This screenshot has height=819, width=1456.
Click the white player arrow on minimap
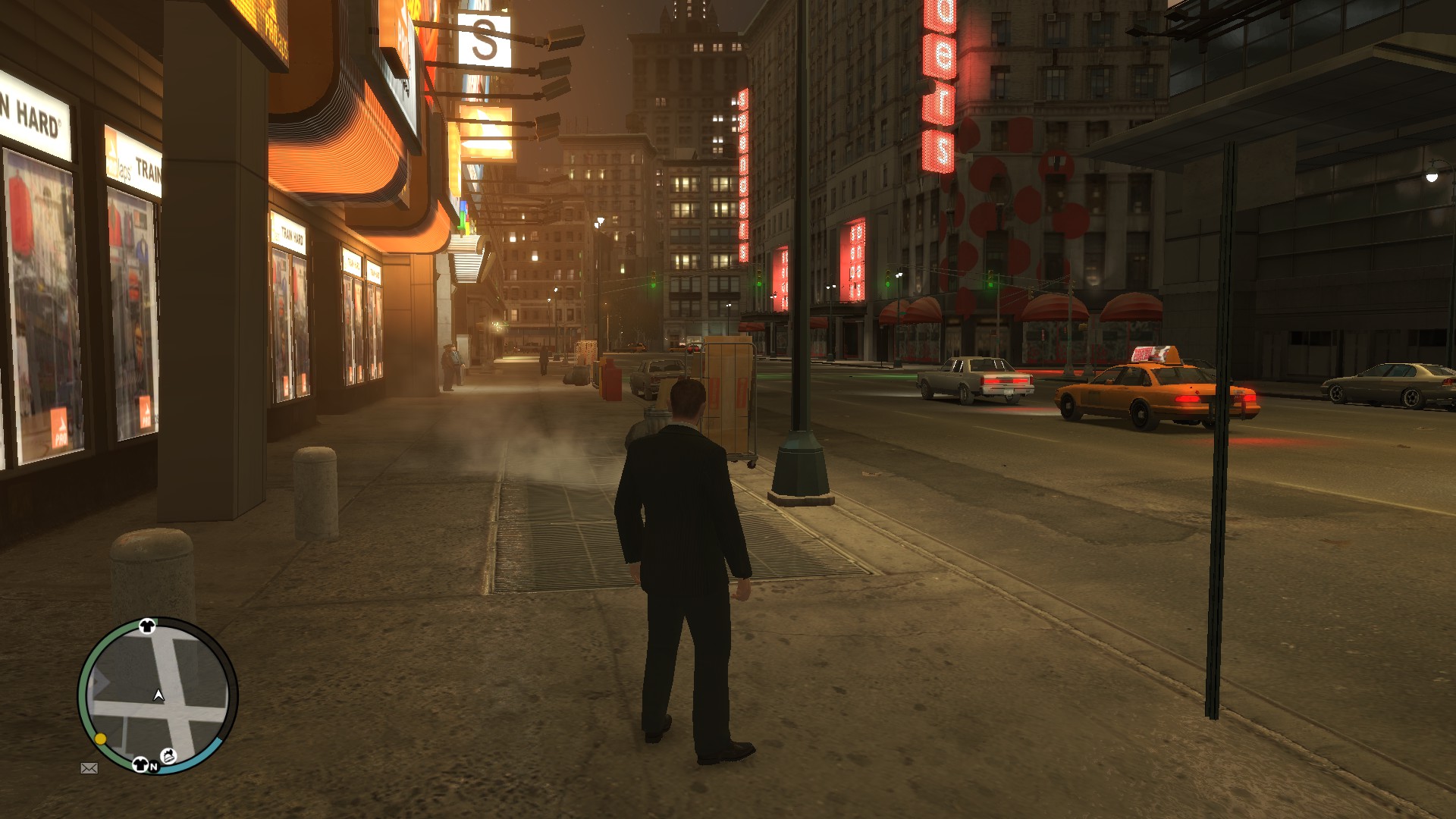(x=158, y=695)
